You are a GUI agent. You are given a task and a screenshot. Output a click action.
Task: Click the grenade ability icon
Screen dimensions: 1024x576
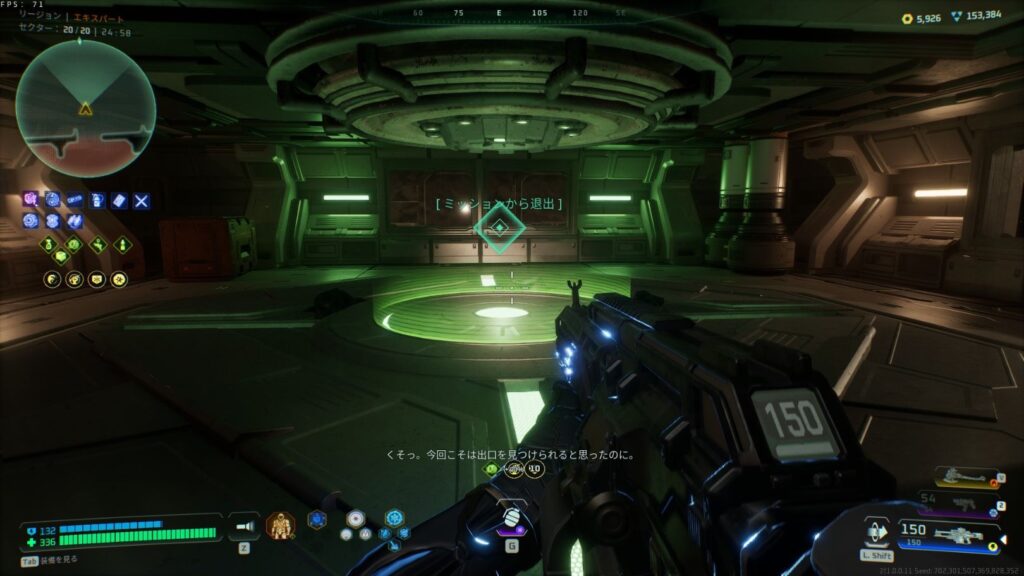tap(511, 519)
